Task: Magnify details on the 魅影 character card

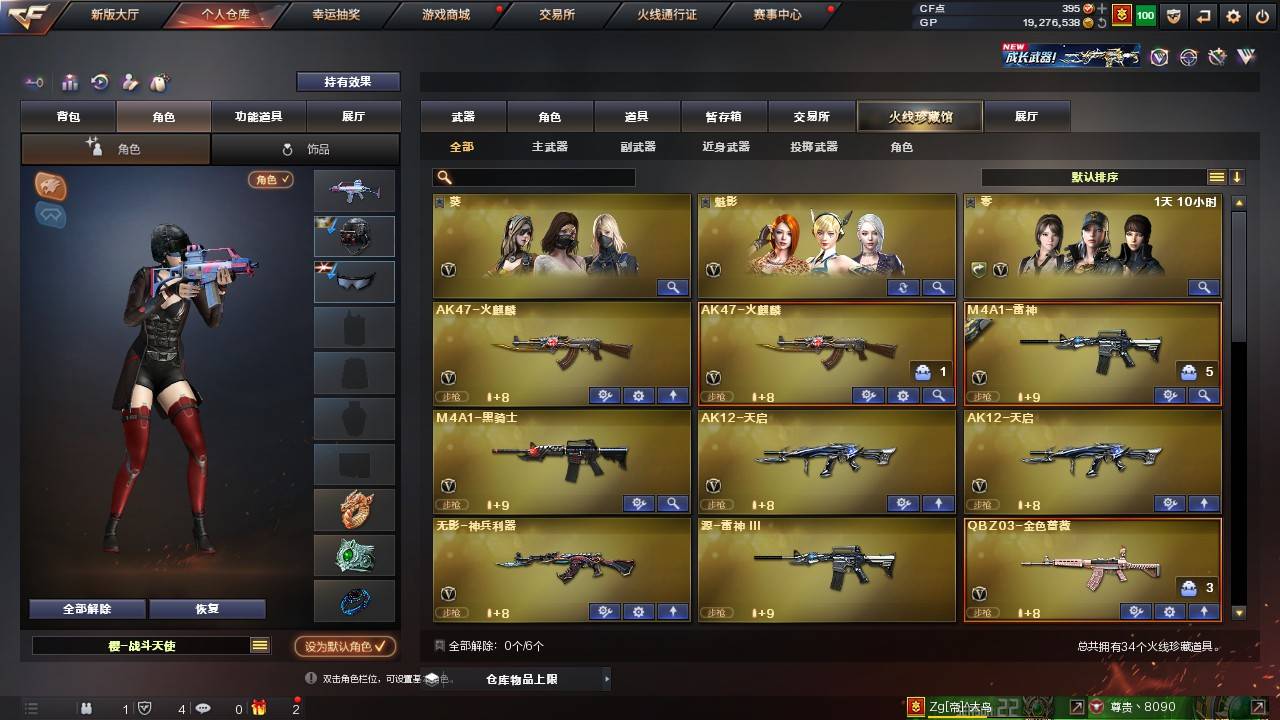Action: (938, 287)
